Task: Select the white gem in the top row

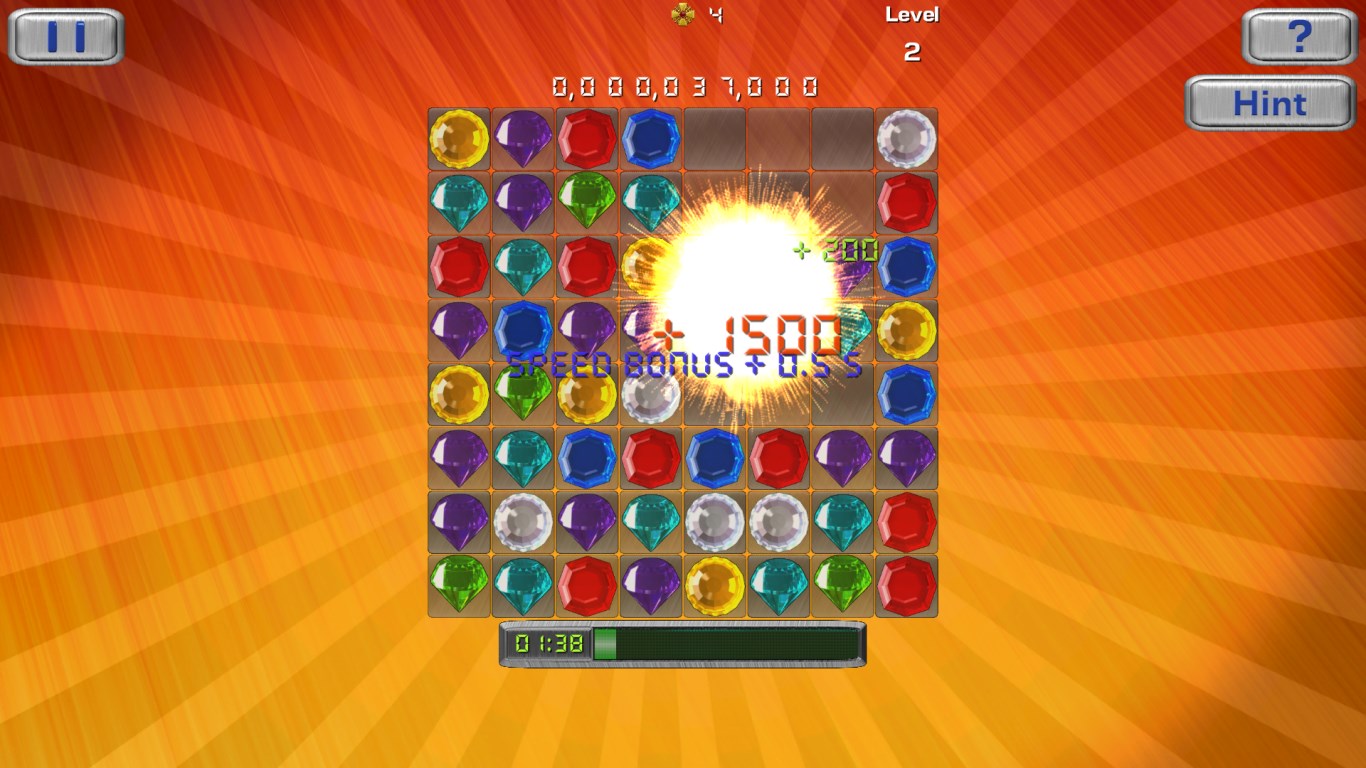Action: 907,138
